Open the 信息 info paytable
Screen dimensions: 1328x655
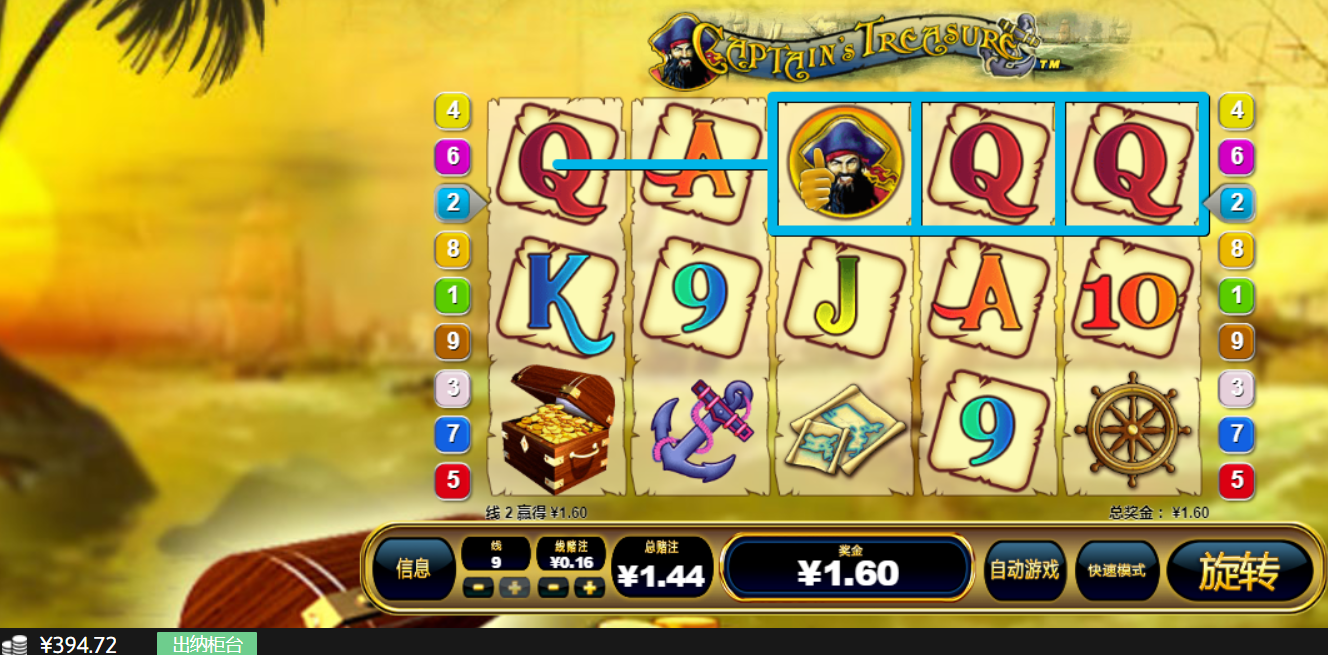click(413, 570)
